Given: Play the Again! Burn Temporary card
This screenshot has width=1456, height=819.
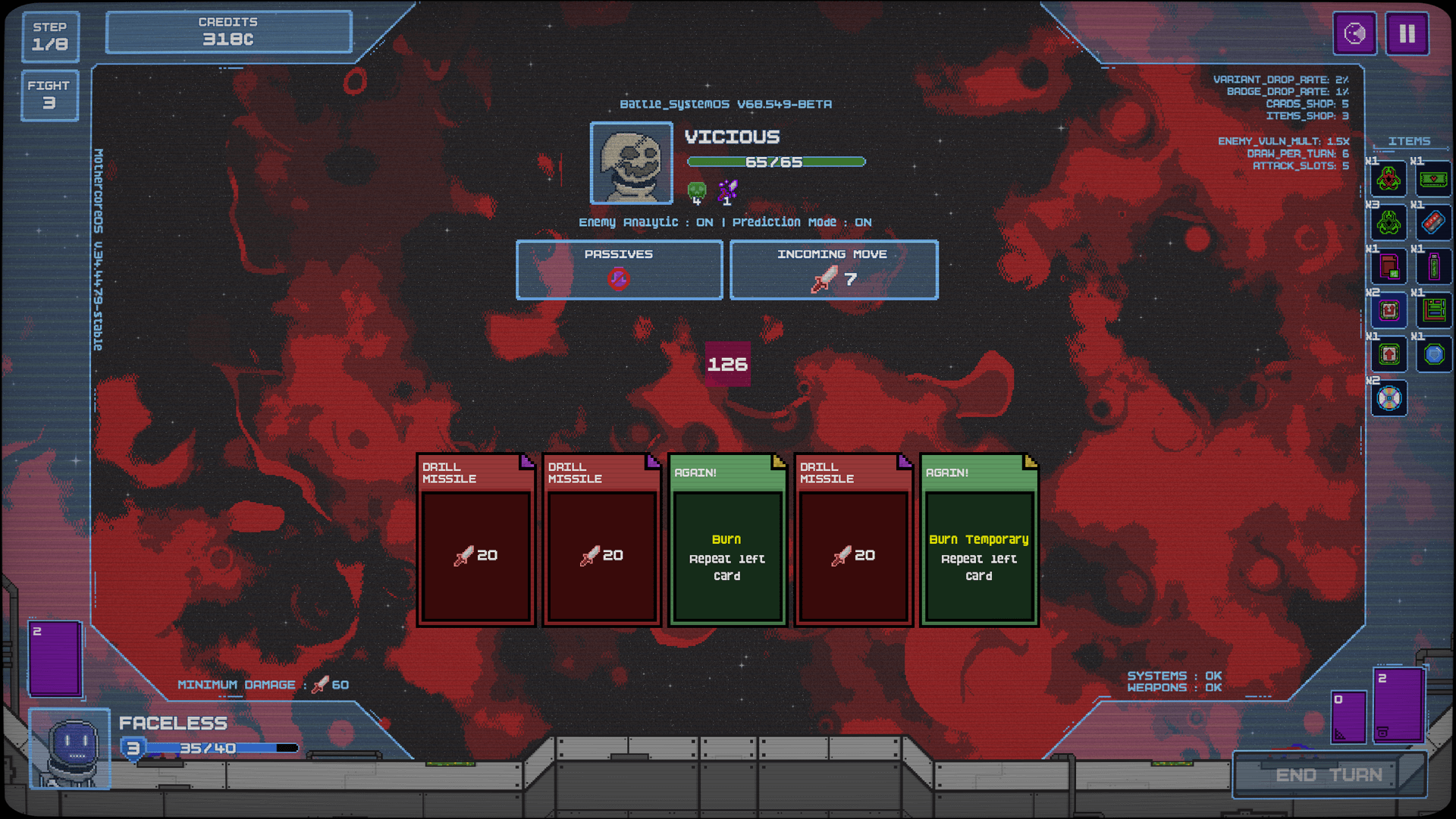Looking at the screenshot, I should coord(978,540).
